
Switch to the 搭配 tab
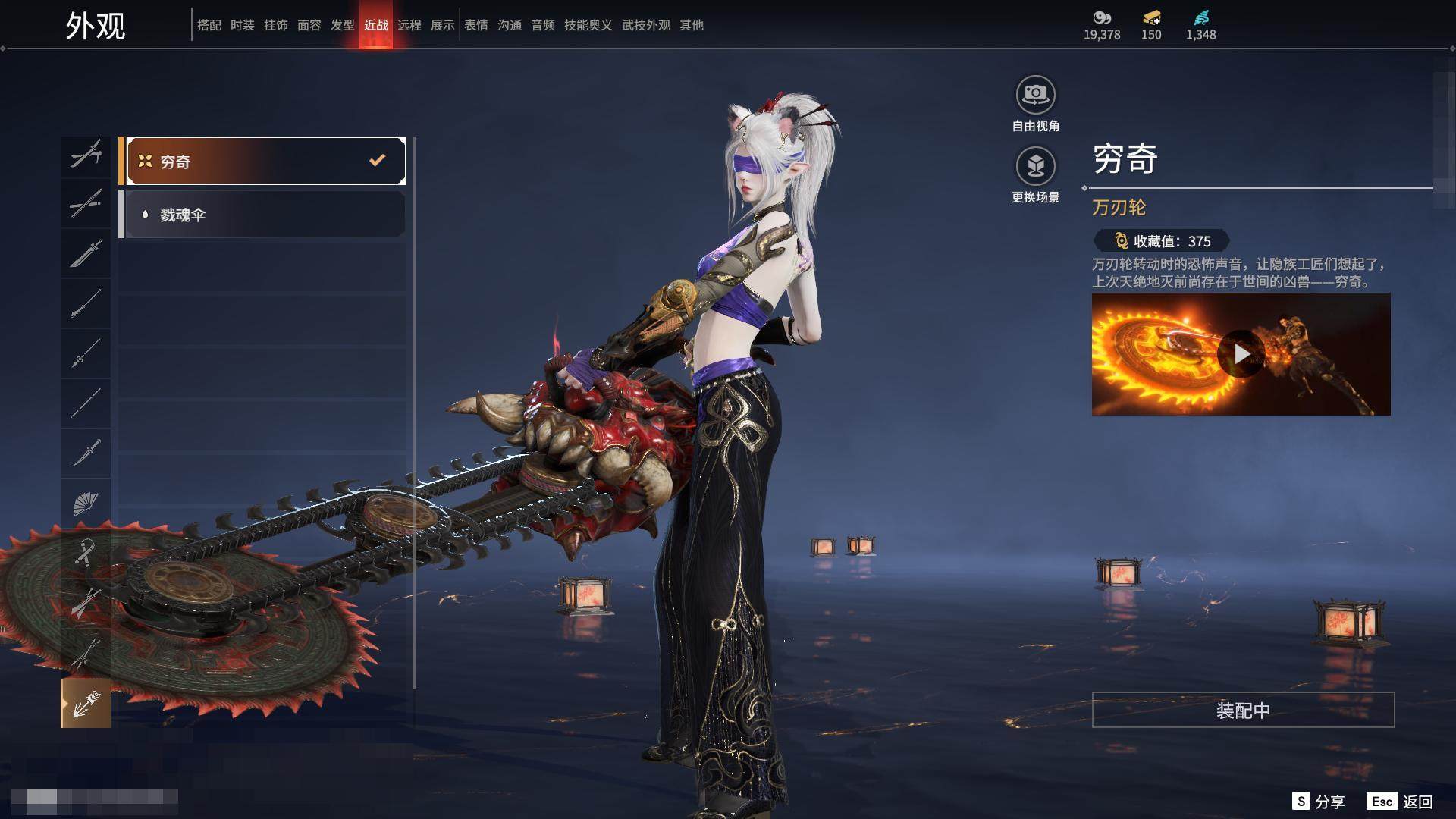[209, 25]
